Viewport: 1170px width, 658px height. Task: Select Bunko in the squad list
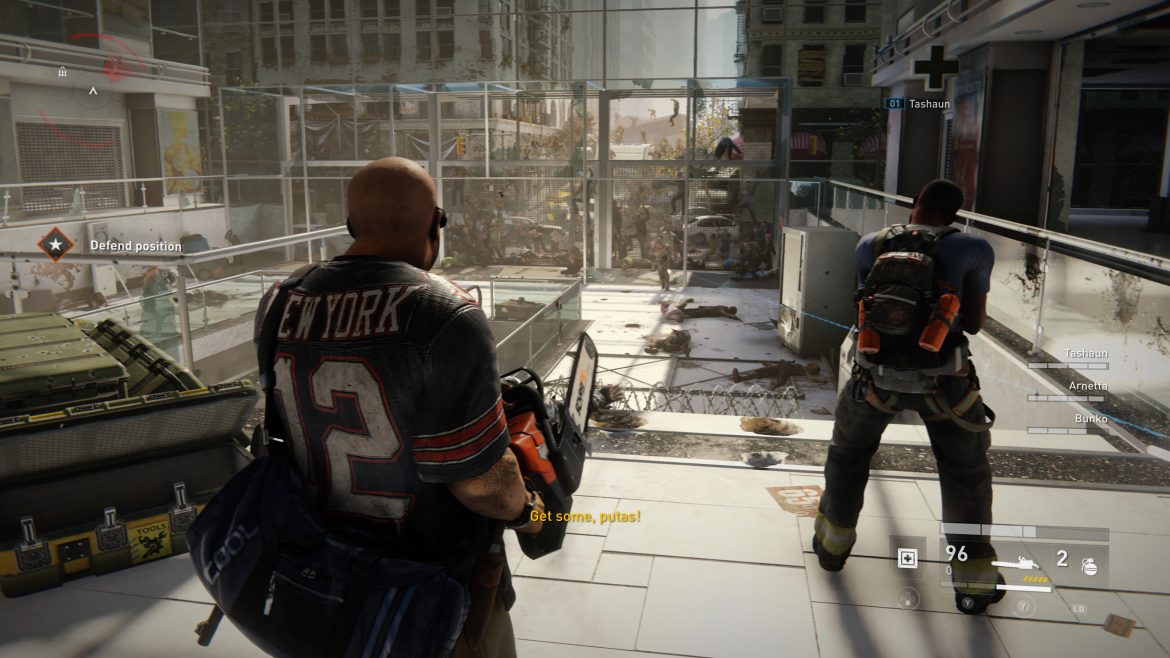coord(1090,419)
